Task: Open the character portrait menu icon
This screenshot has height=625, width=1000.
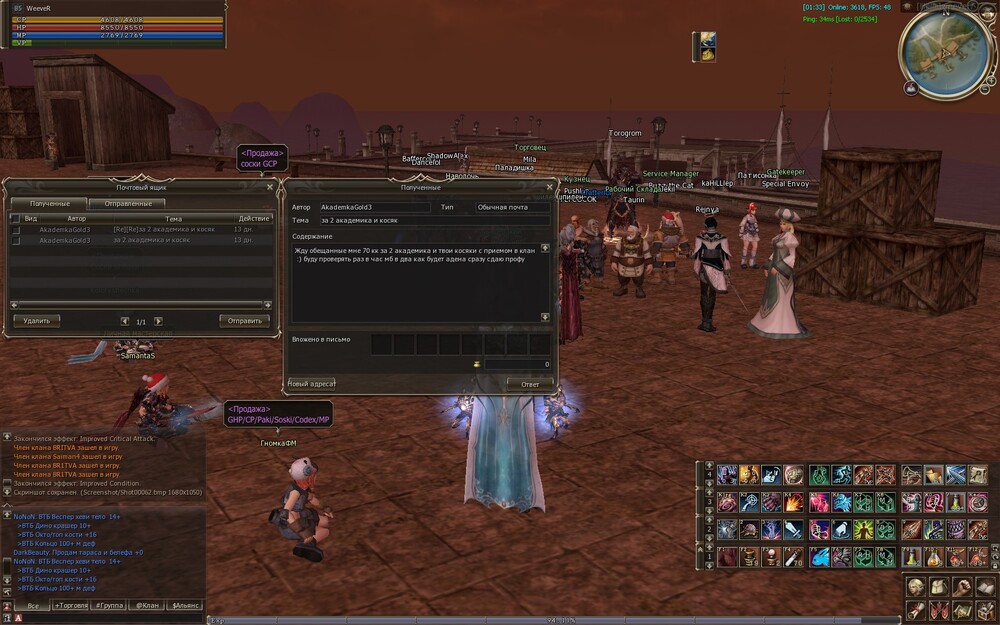Action: pos(915,586)
